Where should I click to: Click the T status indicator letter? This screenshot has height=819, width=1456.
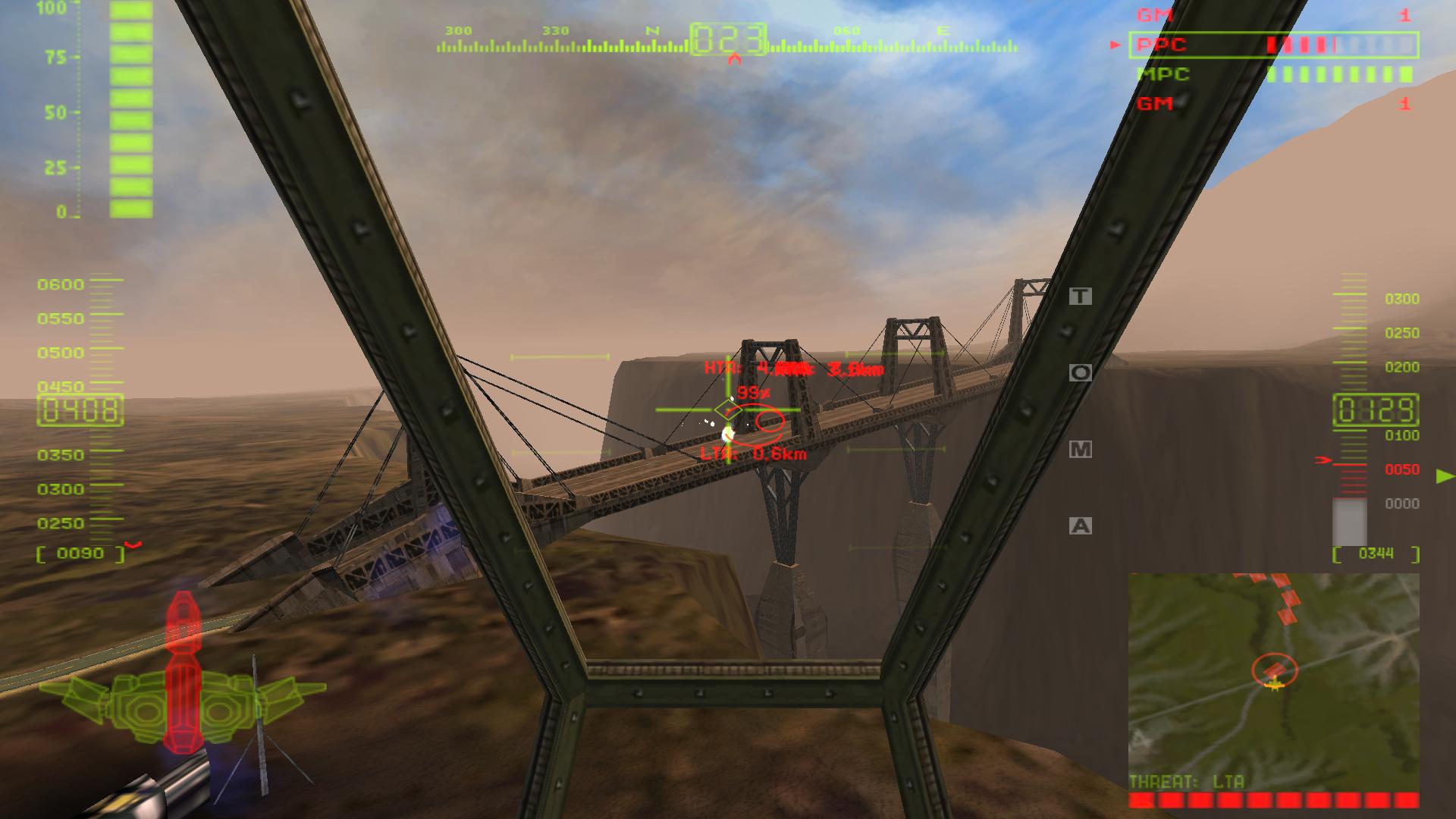click(1080, 294)
